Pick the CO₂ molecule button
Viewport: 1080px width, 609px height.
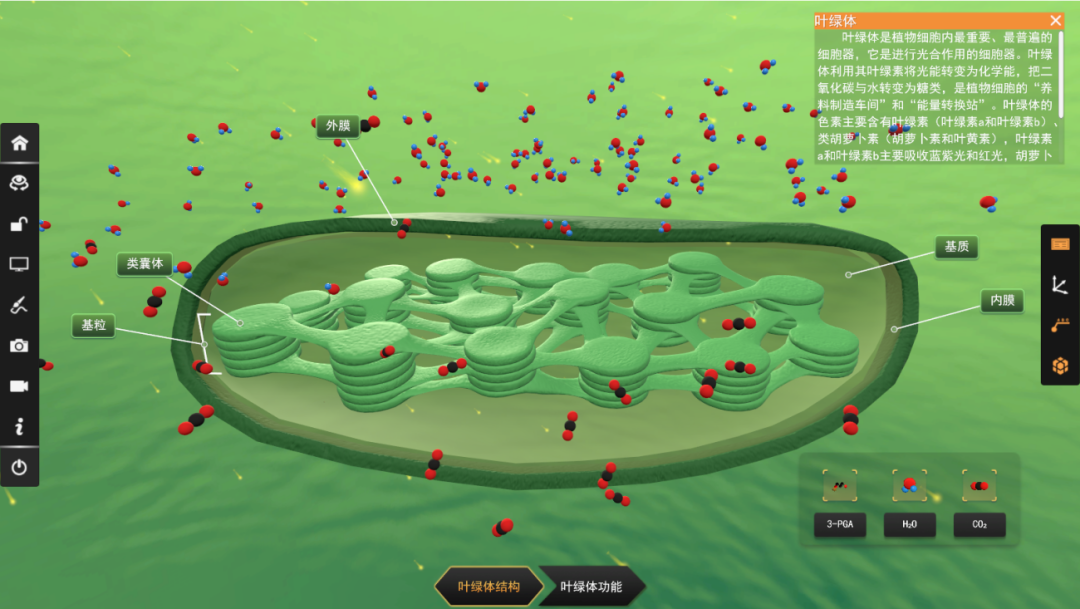[x=979, y=525]
